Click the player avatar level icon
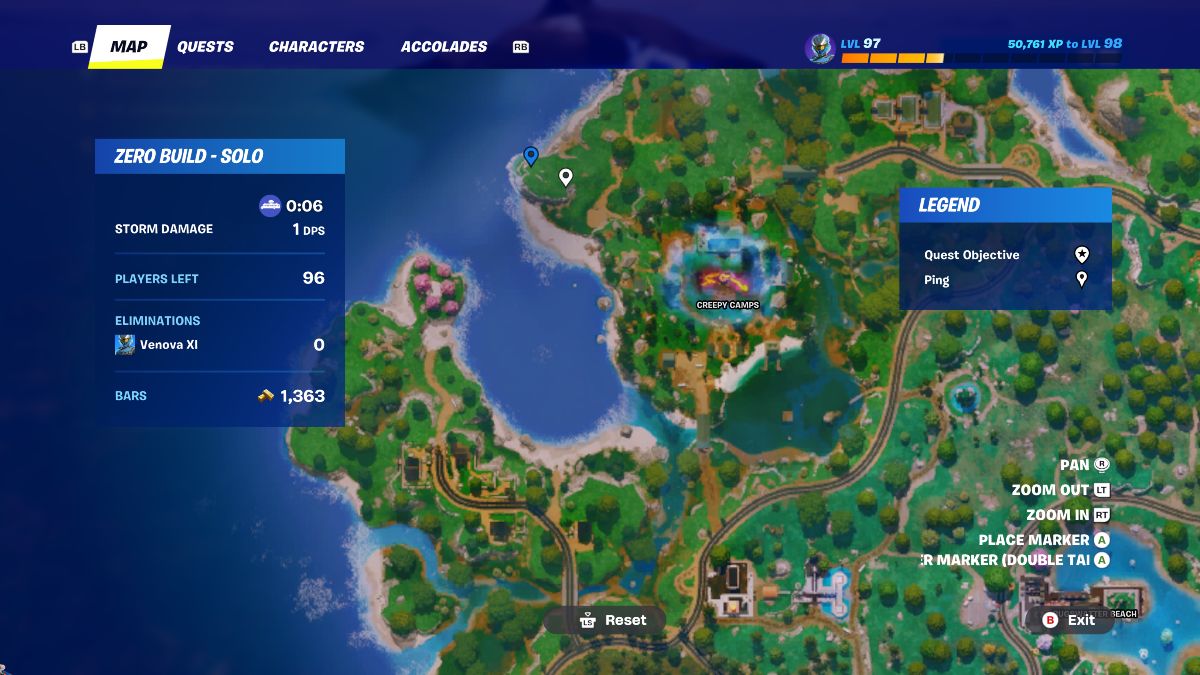Screen dimensions: 1200x675 pyautogui.click(x=820, y=47)
